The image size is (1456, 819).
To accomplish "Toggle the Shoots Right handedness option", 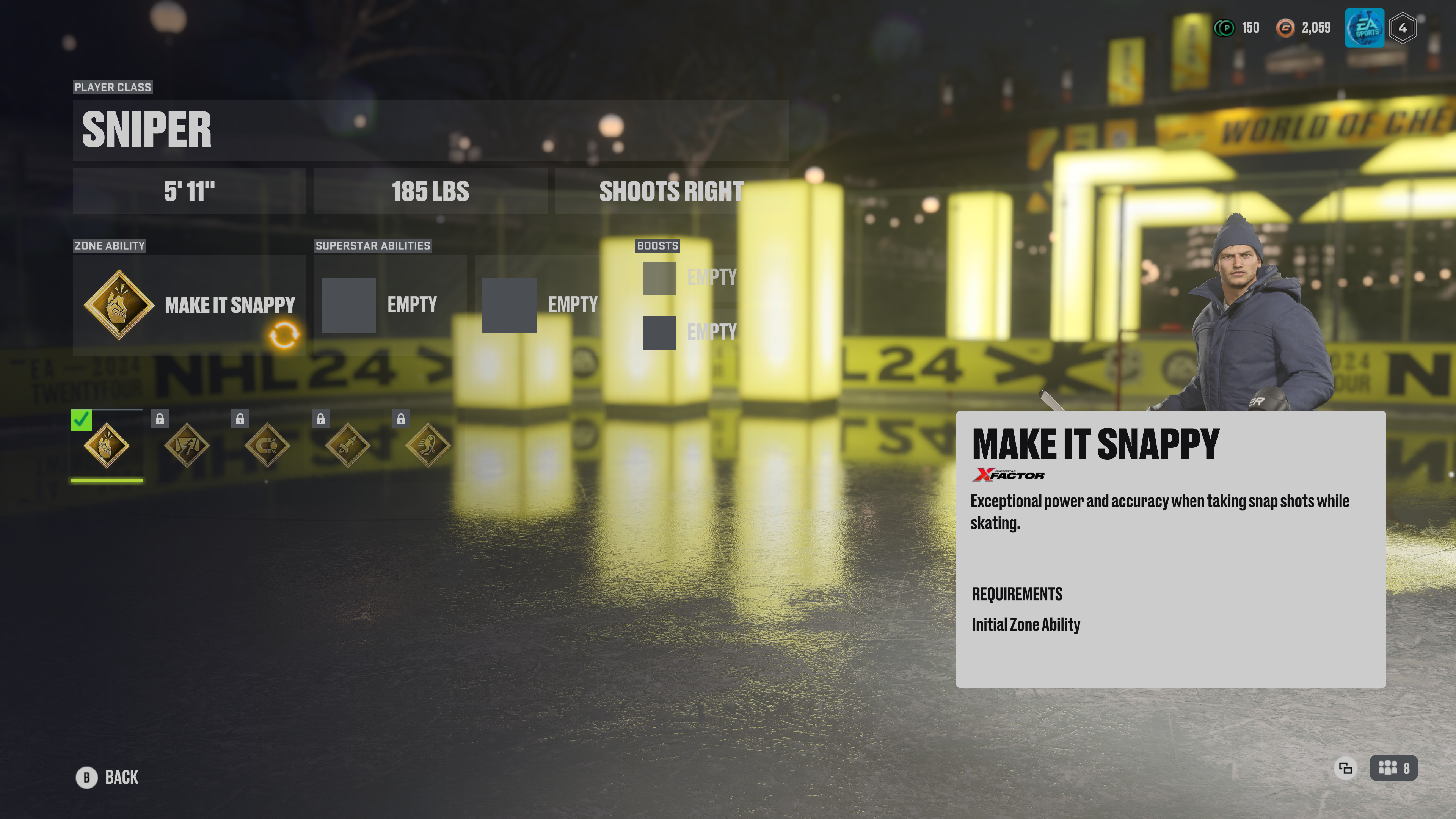I will pos(671,191).
